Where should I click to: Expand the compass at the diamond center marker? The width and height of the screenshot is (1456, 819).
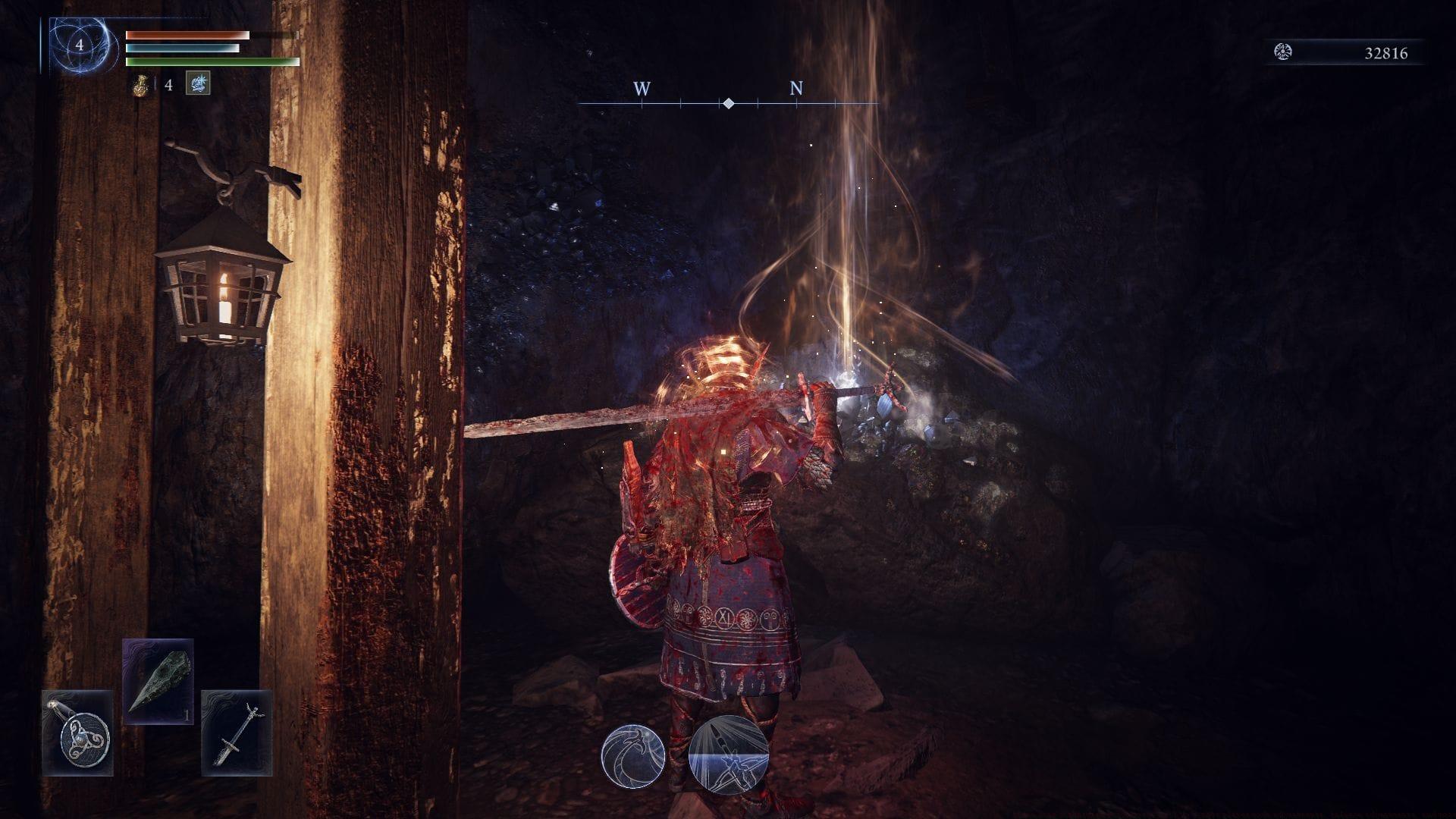(x=728, y=101)
